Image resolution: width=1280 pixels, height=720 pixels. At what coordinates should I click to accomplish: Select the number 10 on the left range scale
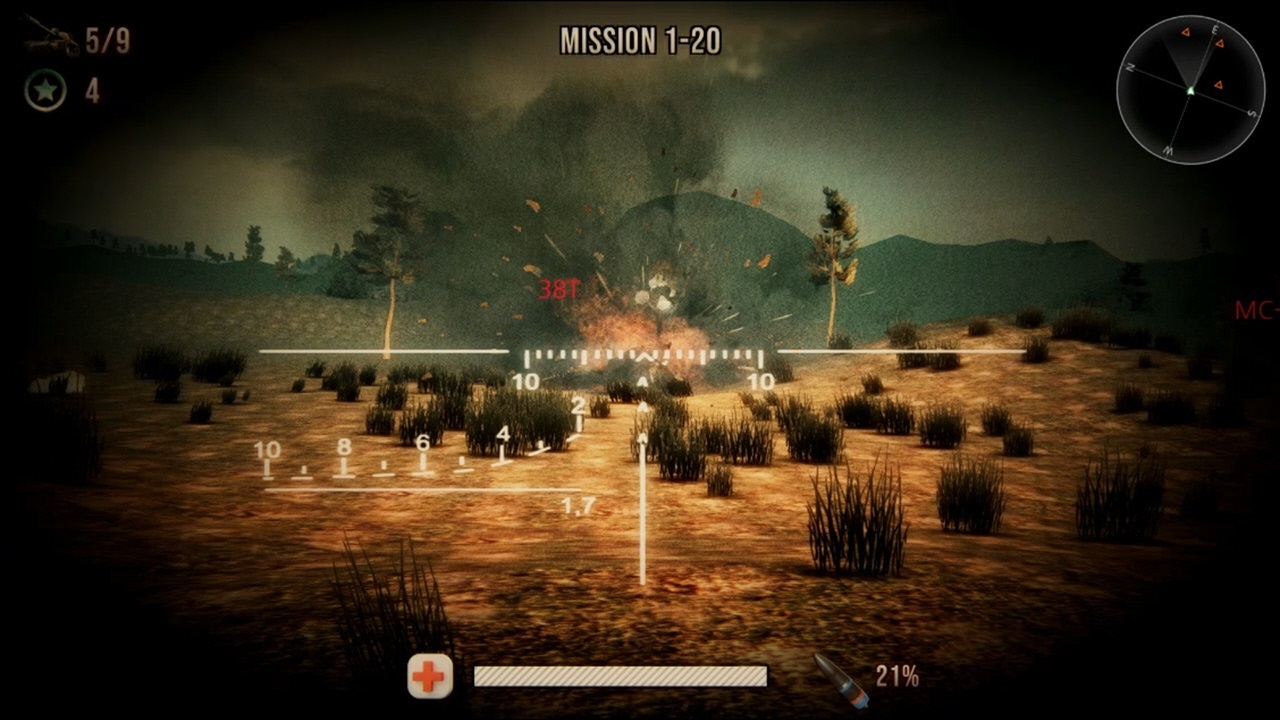(x=267, y=448)
